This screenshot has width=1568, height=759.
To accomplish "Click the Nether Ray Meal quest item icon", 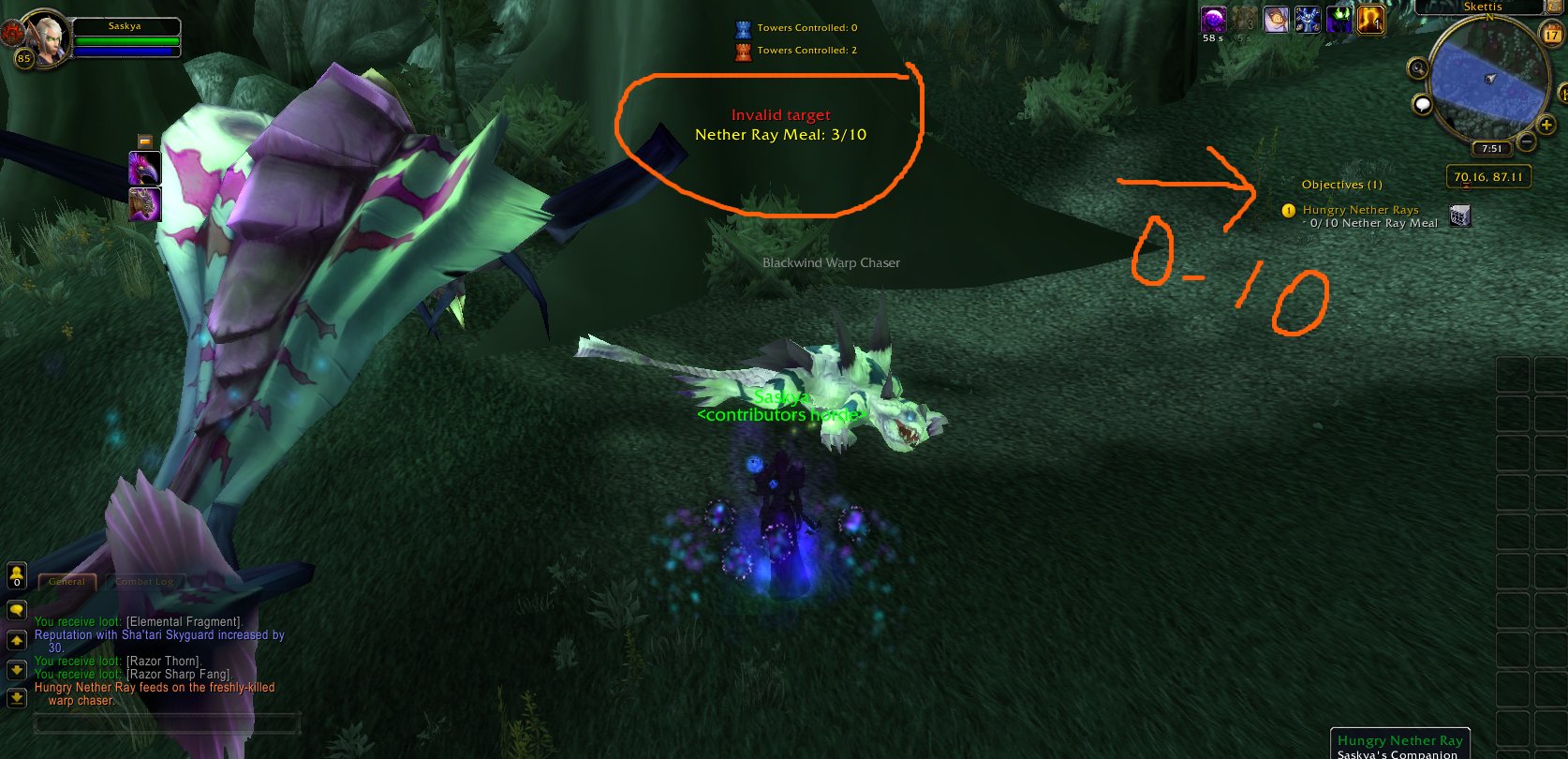I will coord(1460,216).
